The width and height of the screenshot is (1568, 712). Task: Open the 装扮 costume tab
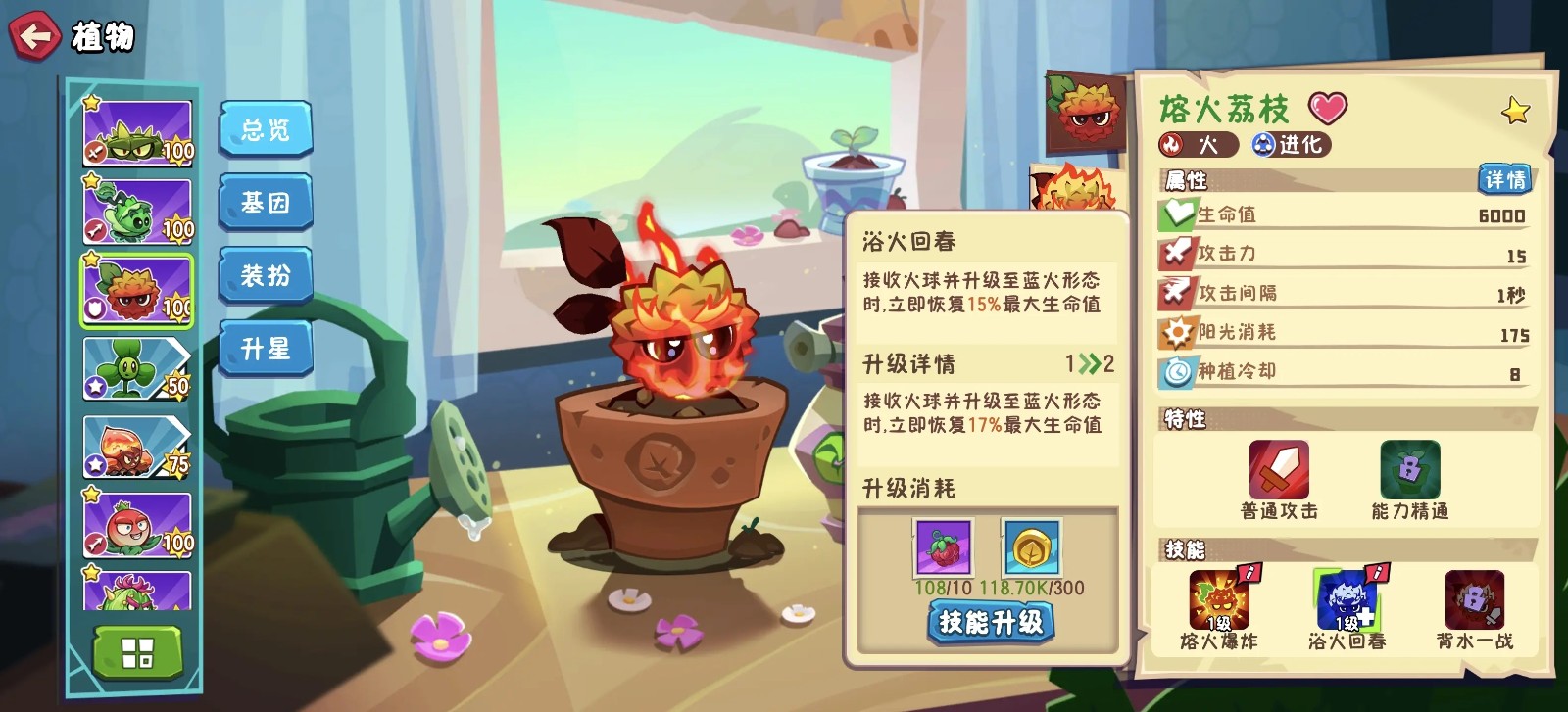coord(265,275)
